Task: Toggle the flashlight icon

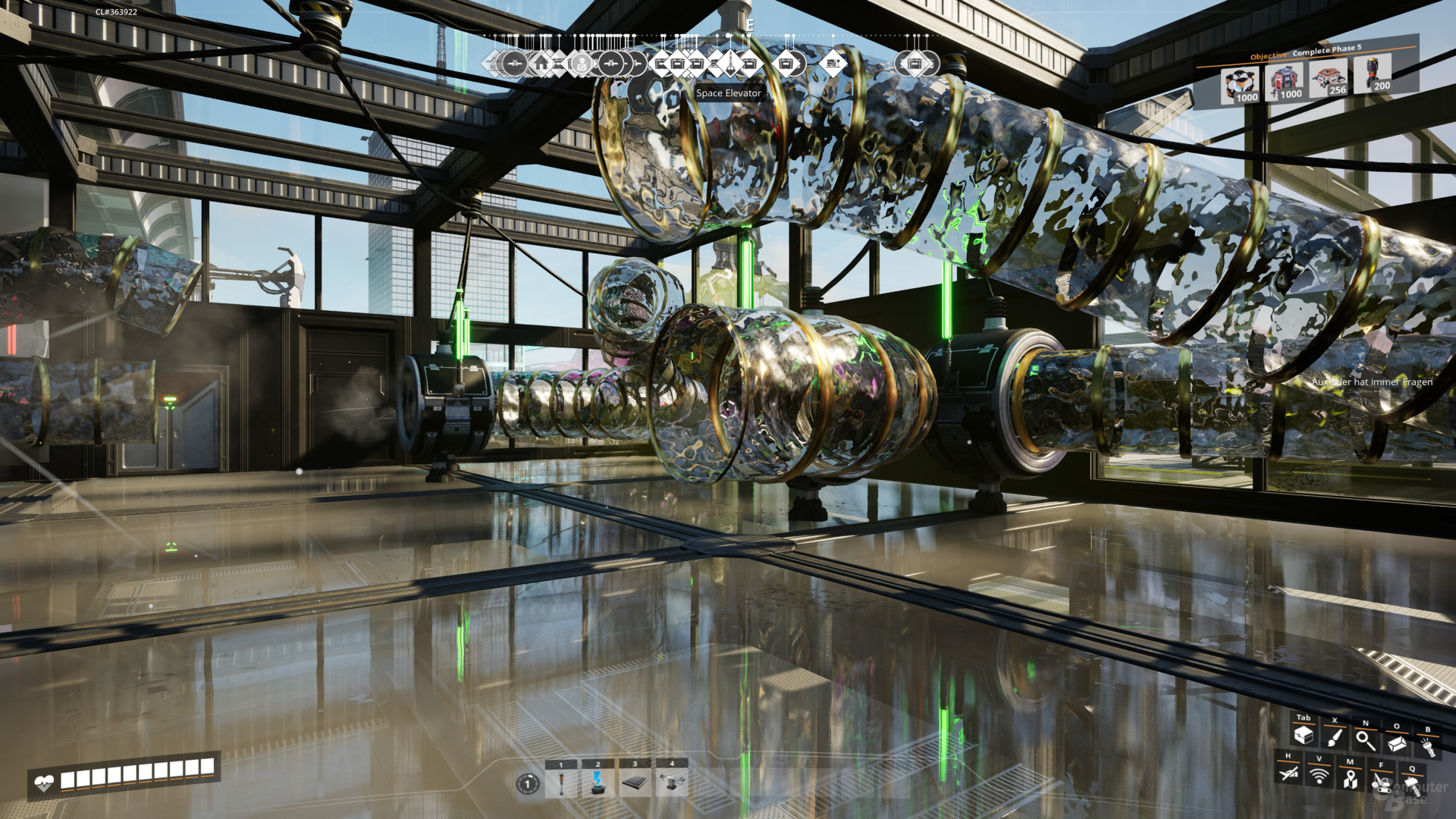Action: pyautogui.click(x=1427, y=747)
